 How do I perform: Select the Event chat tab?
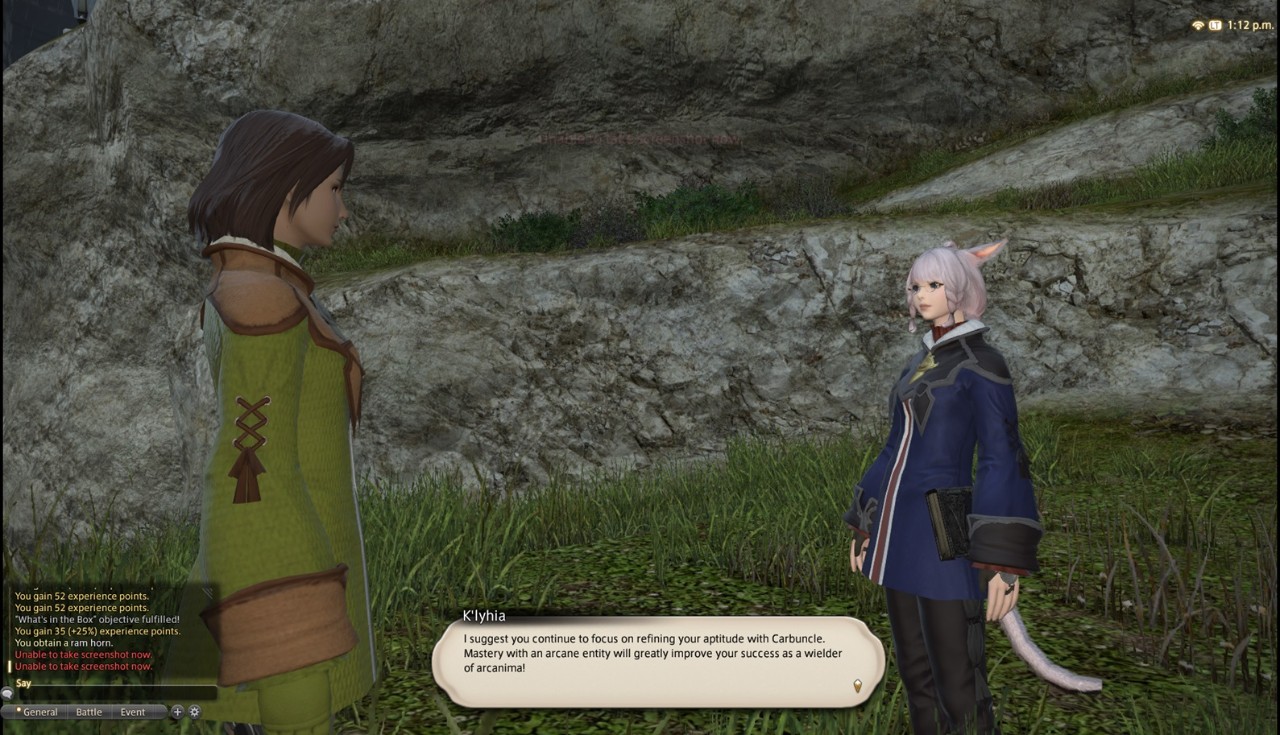(x=133, y=712)
